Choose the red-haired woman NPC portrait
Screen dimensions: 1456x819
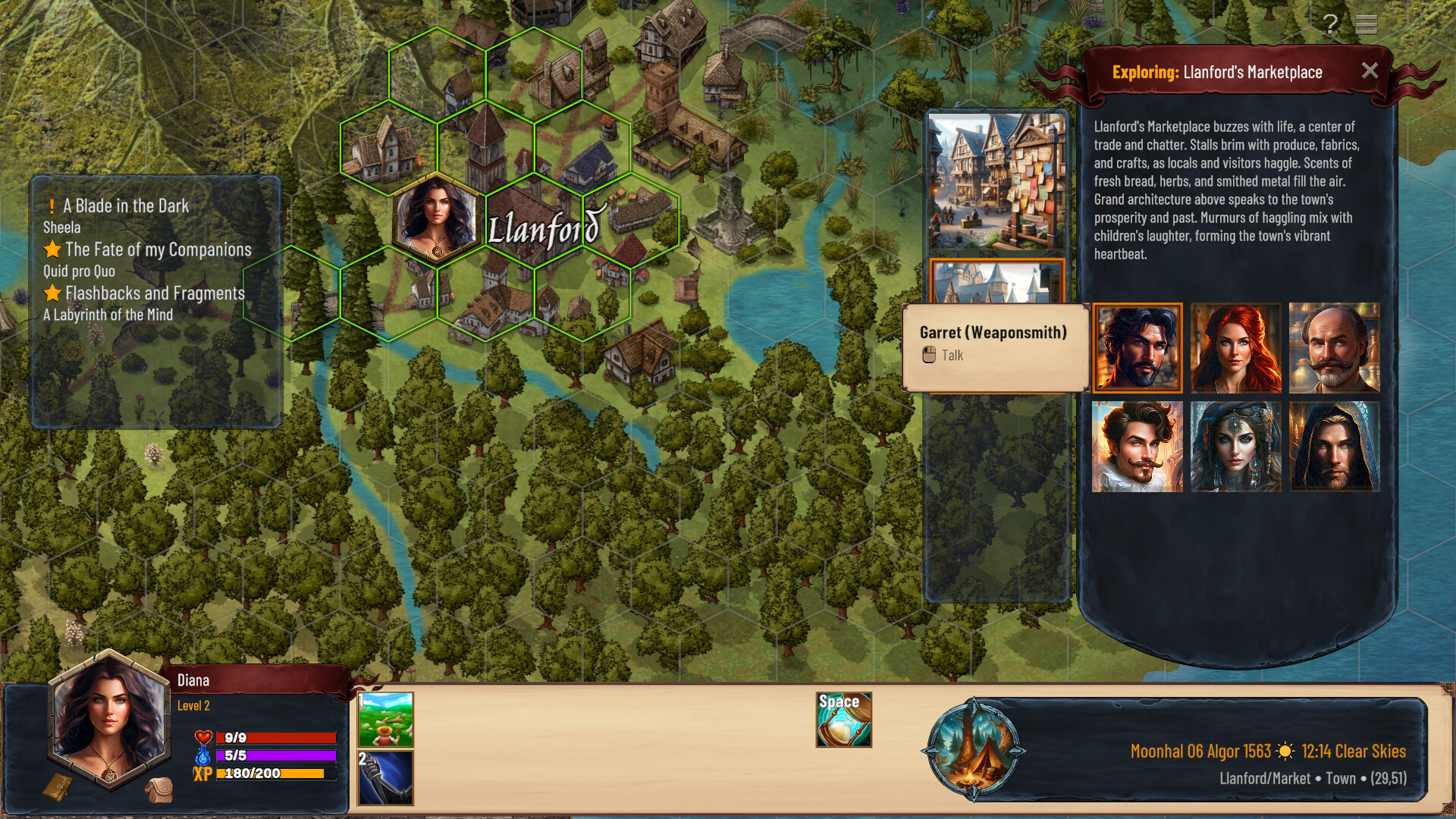[1235, 348]
